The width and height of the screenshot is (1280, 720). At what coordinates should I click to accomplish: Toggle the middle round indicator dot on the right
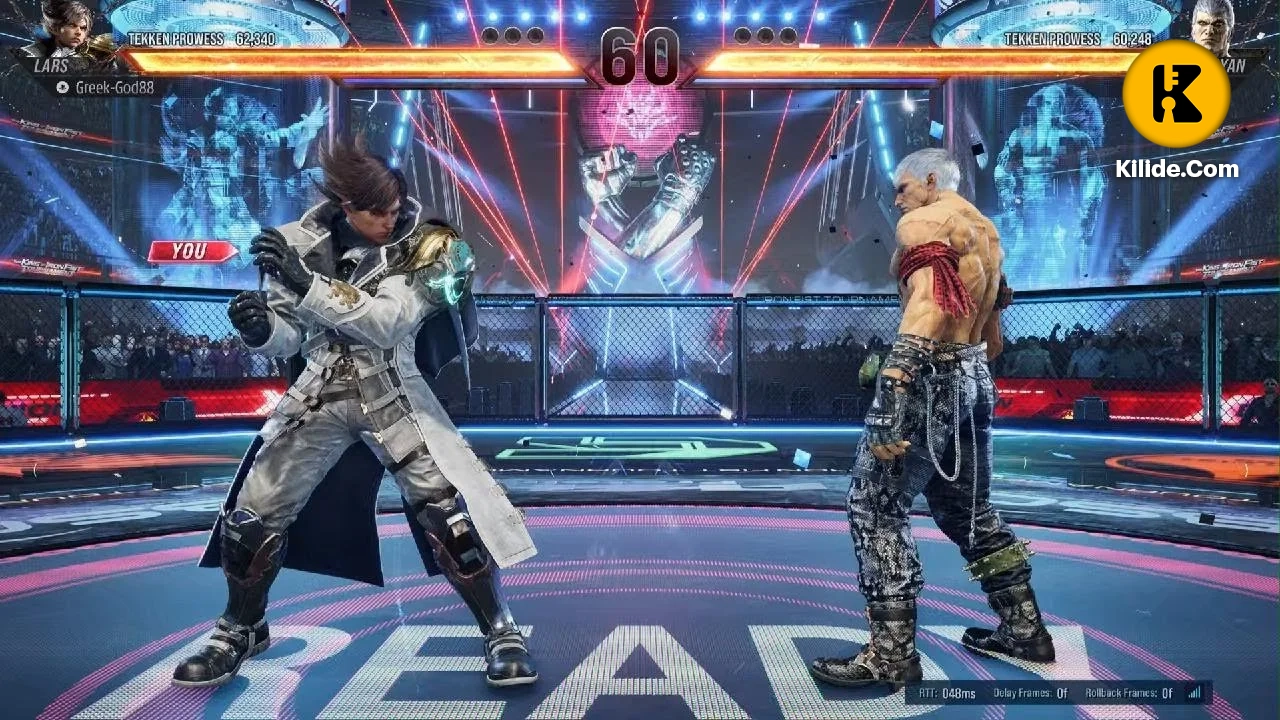point(763,33)
